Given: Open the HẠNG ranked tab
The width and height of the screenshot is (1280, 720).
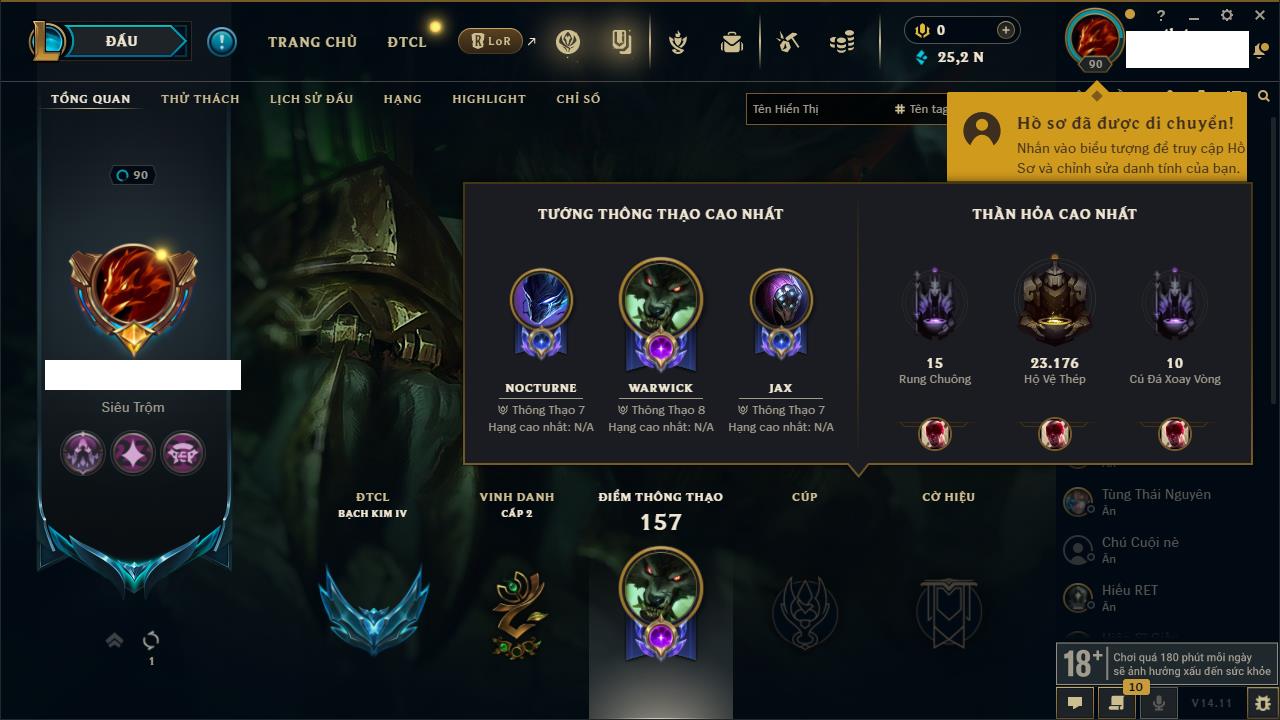Looking at the screenshot, I should pyautogui.click(x=402, y=99).
